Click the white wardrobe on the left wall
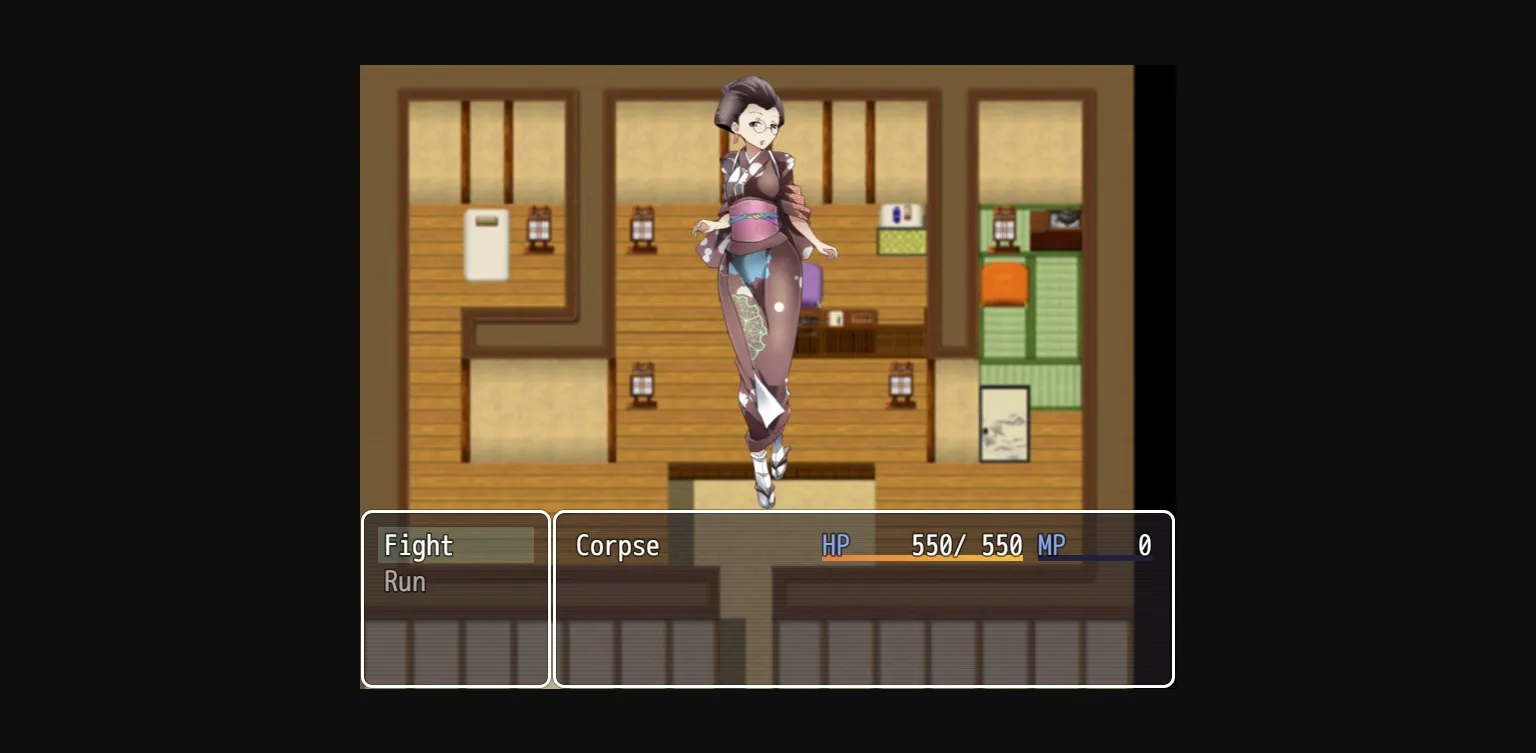 click(x=486, y=245)
